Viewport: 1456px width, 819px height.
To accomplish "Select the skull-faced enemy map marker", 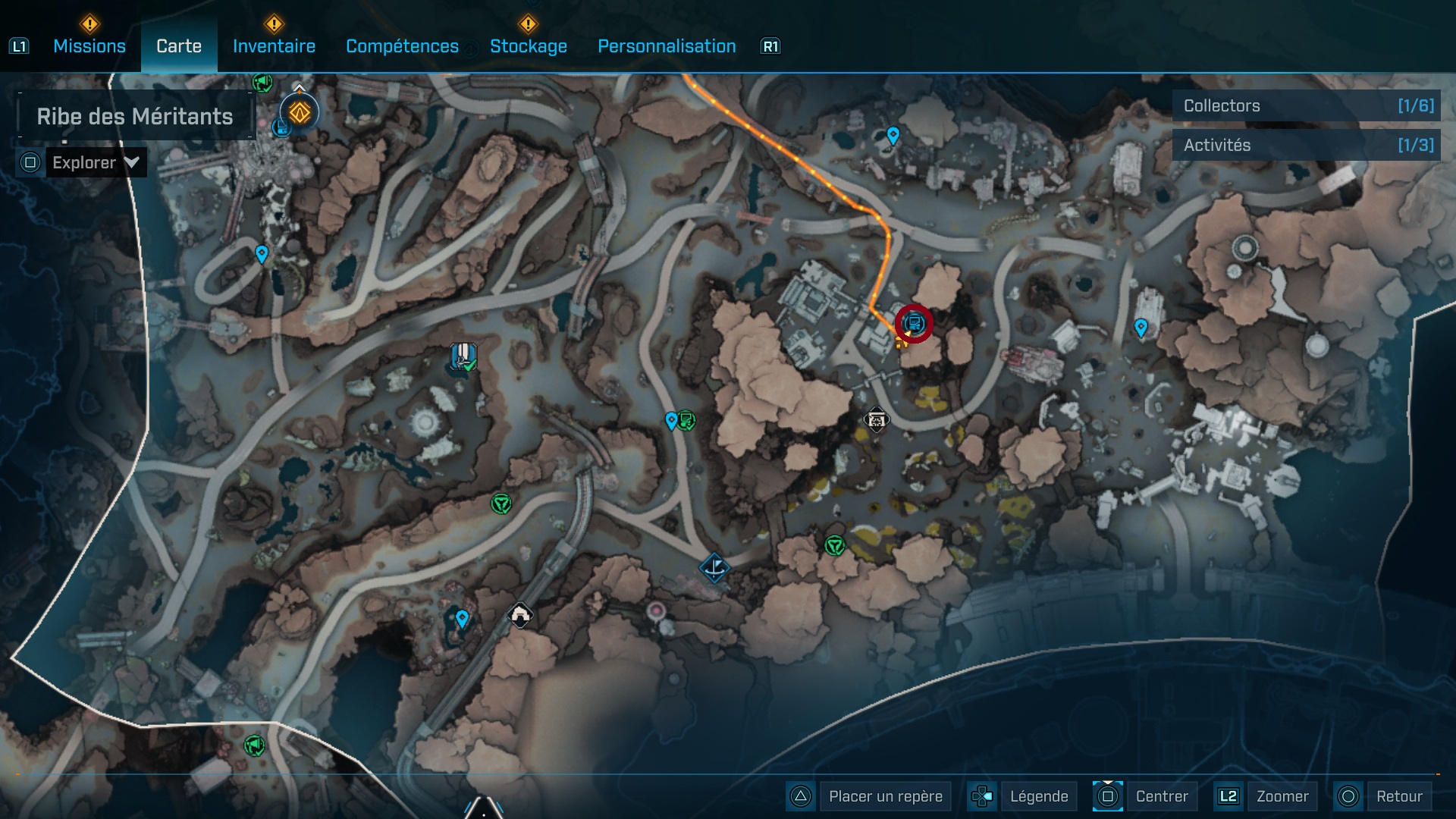I will 876,419.
